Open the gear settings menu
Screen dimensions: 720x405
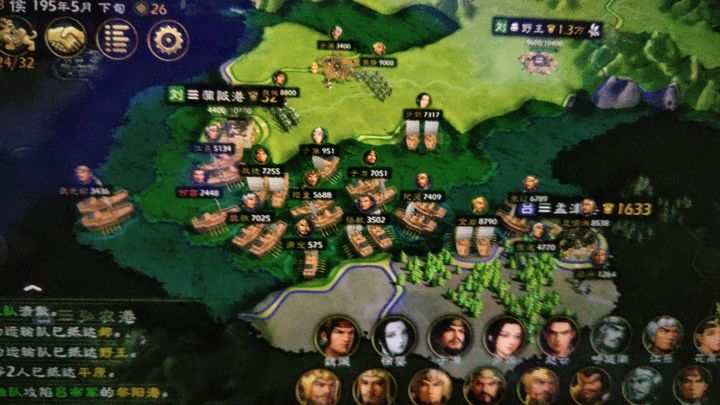pos(168,39)
